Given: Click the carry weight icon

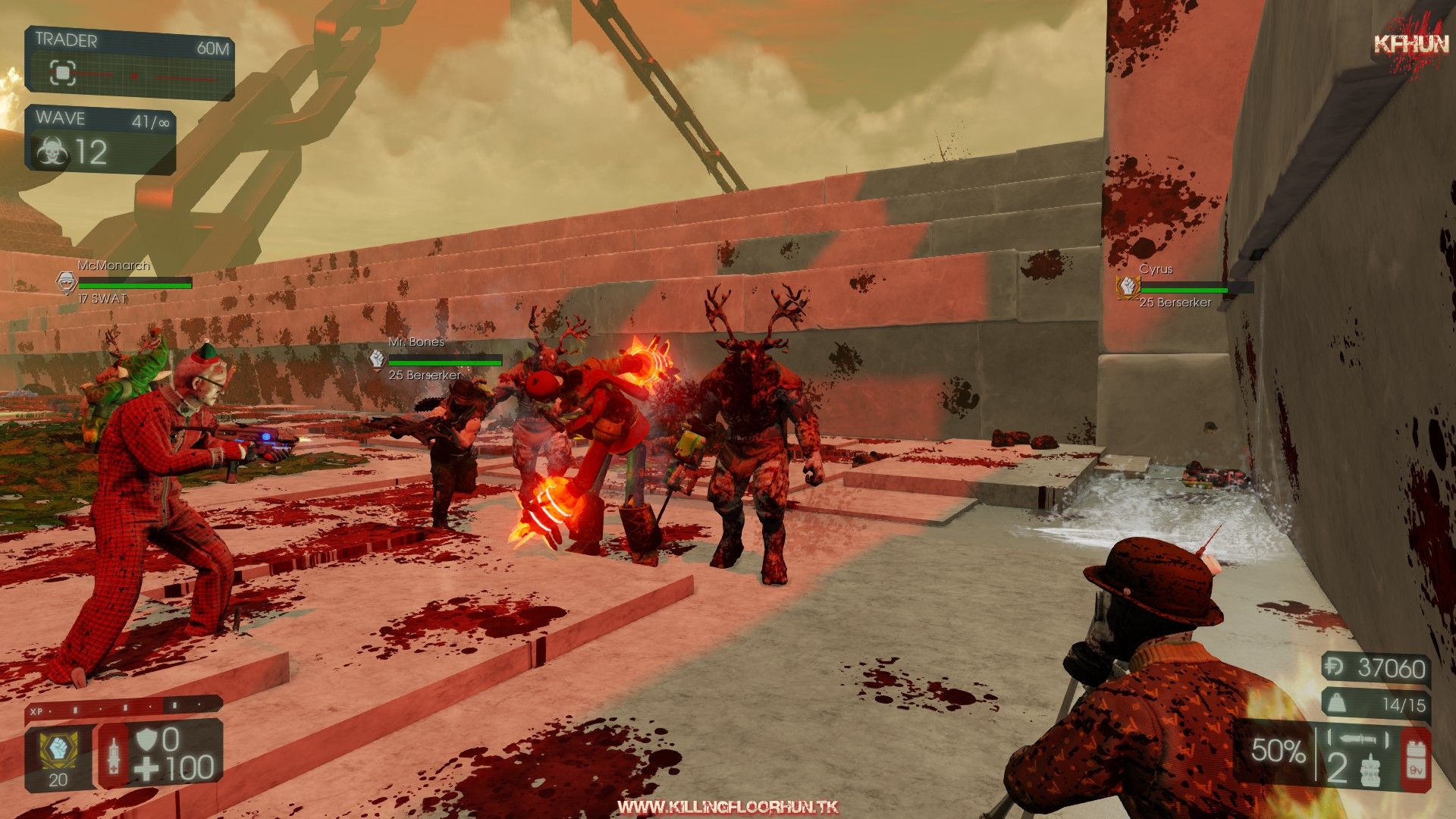Looking at the screenshot, I should [1337, 704].
